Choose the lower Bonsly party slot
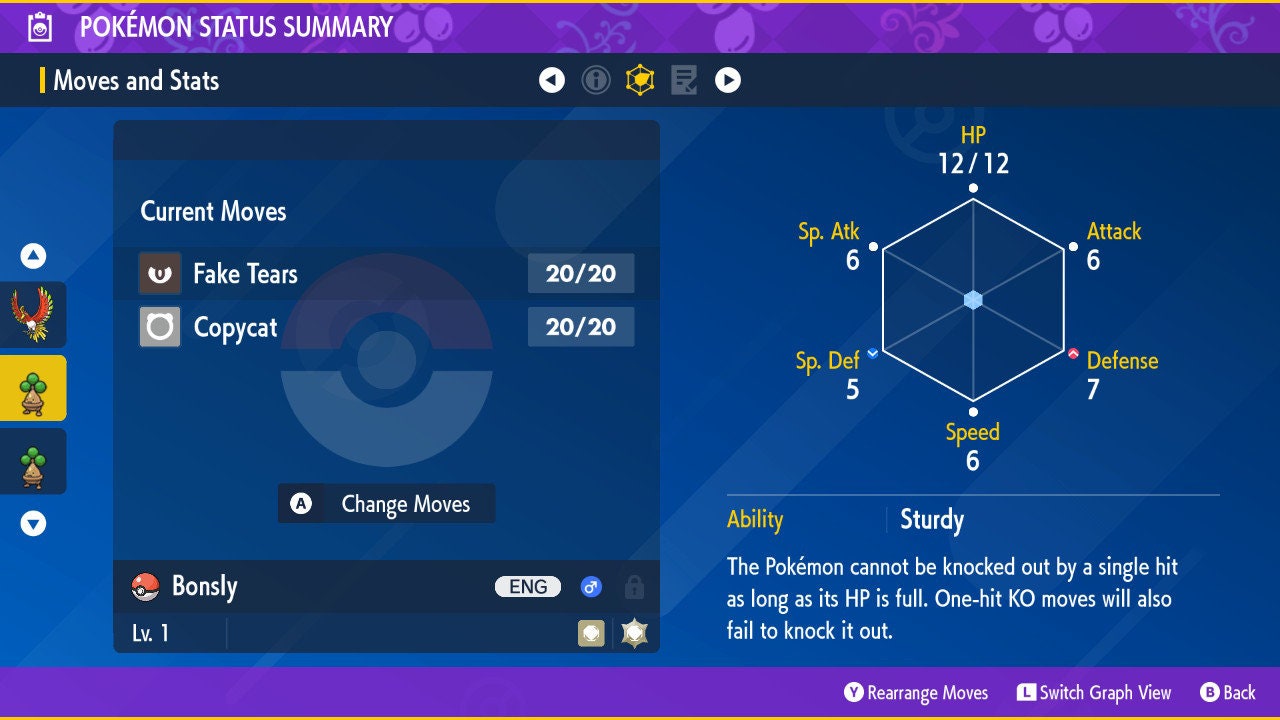The width and height of the screenshot is (1280, 720). (x=33, y=461)
